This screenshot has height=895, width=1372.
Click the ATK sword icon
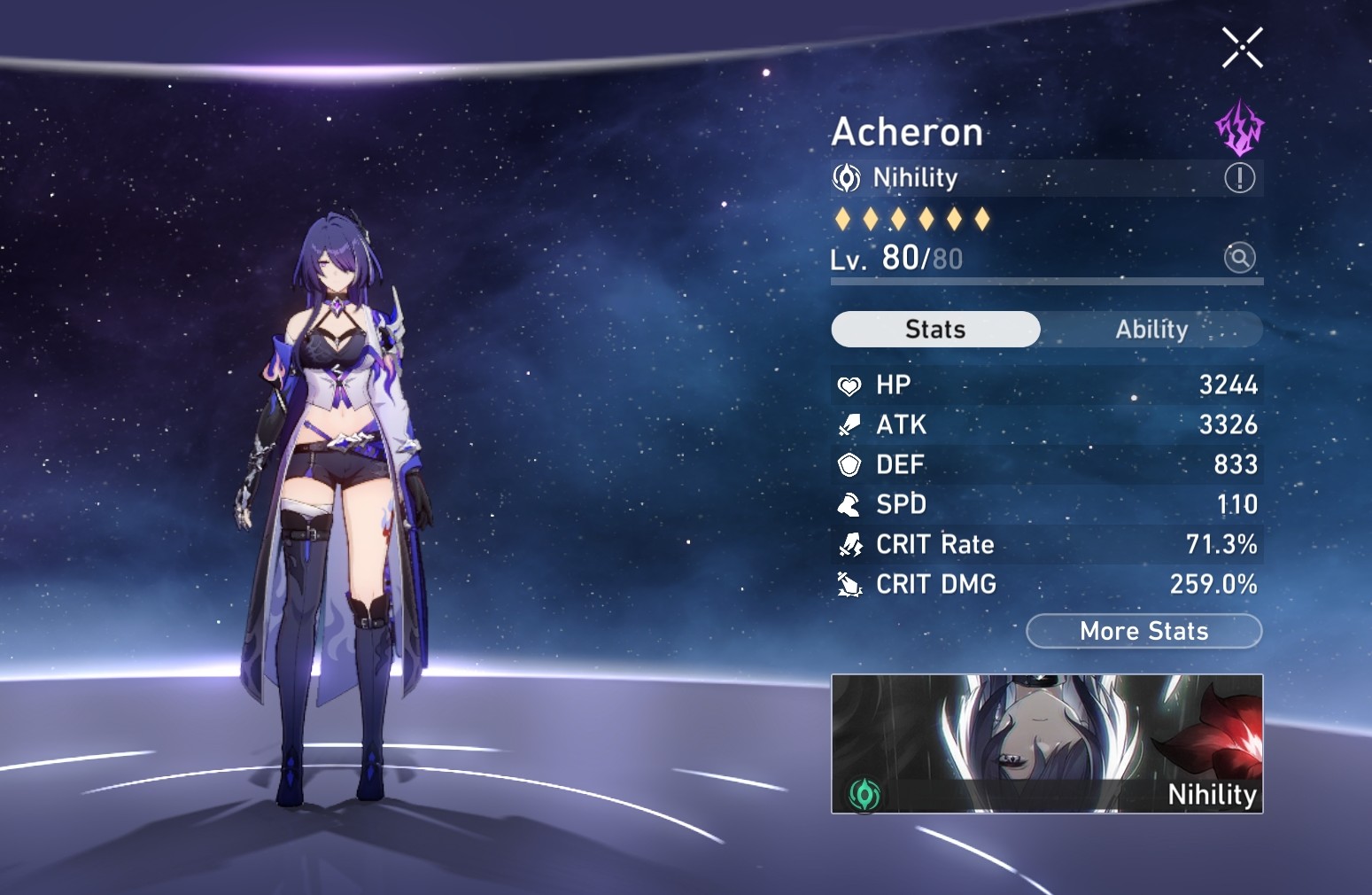[849, 424]
